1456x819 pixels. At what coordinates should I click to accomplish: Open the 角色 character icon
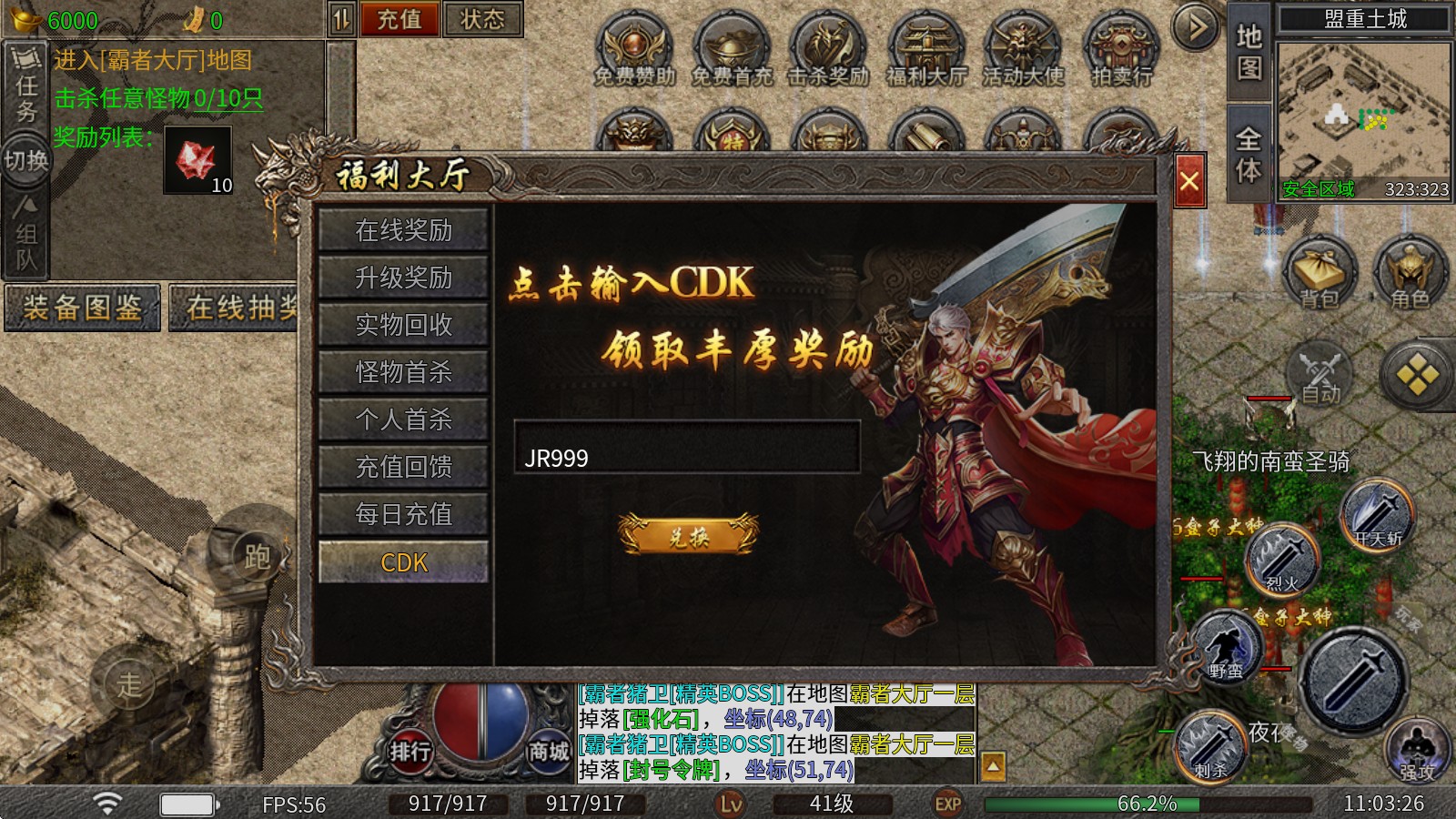click(1410, 271)
